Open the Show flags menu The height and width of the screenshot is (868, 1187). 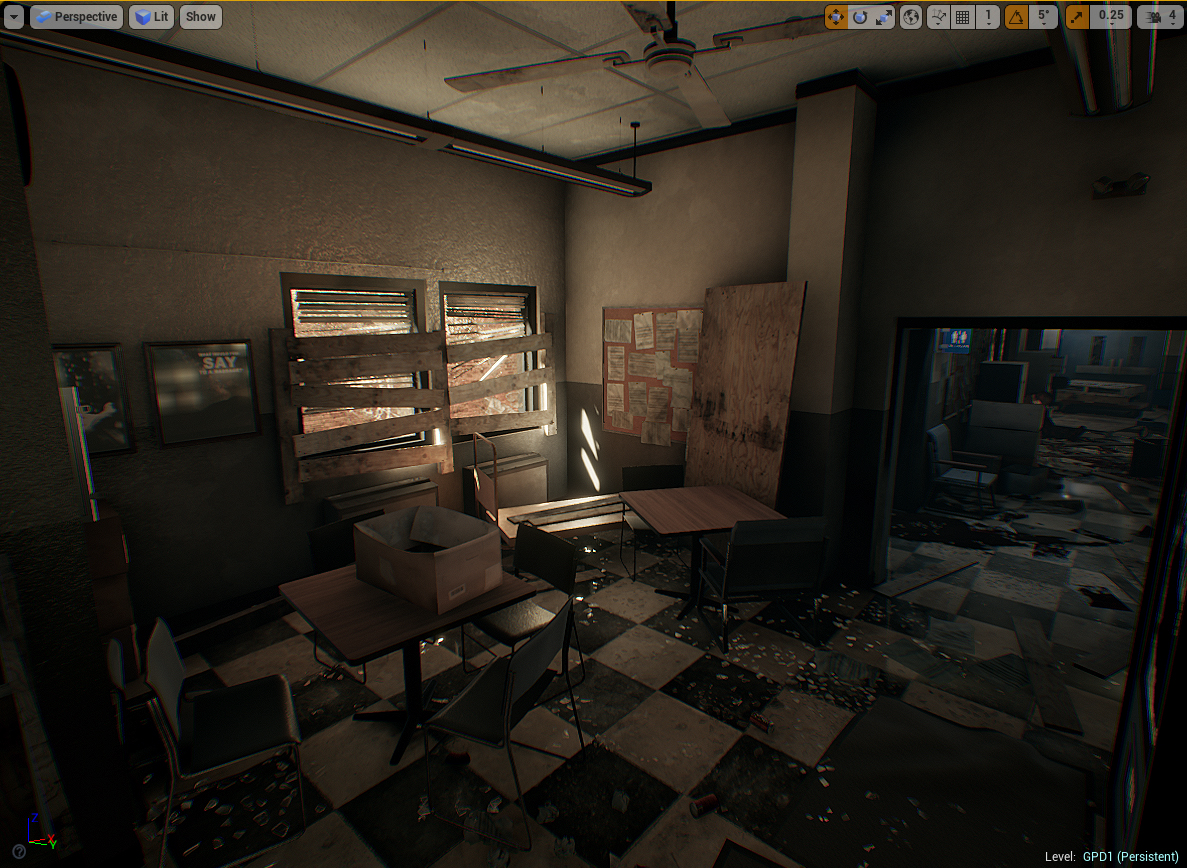(x=201, y=17)
